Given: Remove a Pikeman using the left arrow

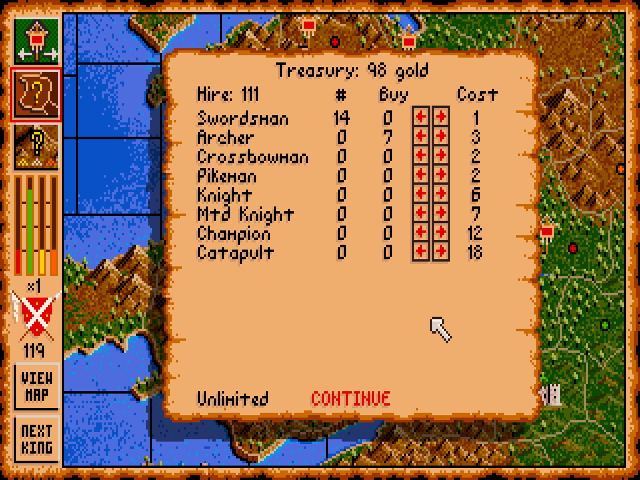Looking at the screenshot, I should click(421, 176).
